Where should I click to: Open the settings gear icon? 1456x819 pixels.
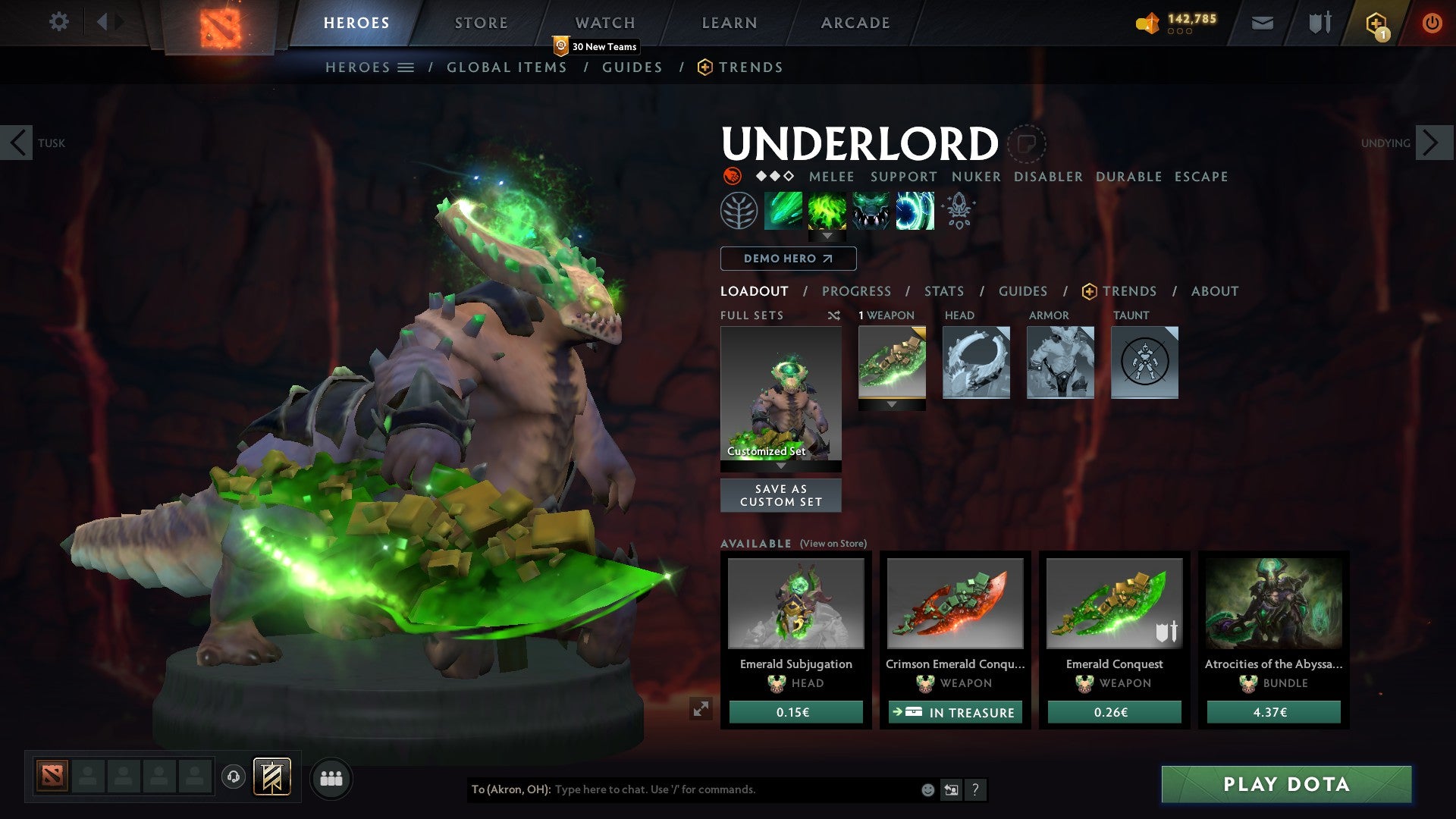point(58,22)
